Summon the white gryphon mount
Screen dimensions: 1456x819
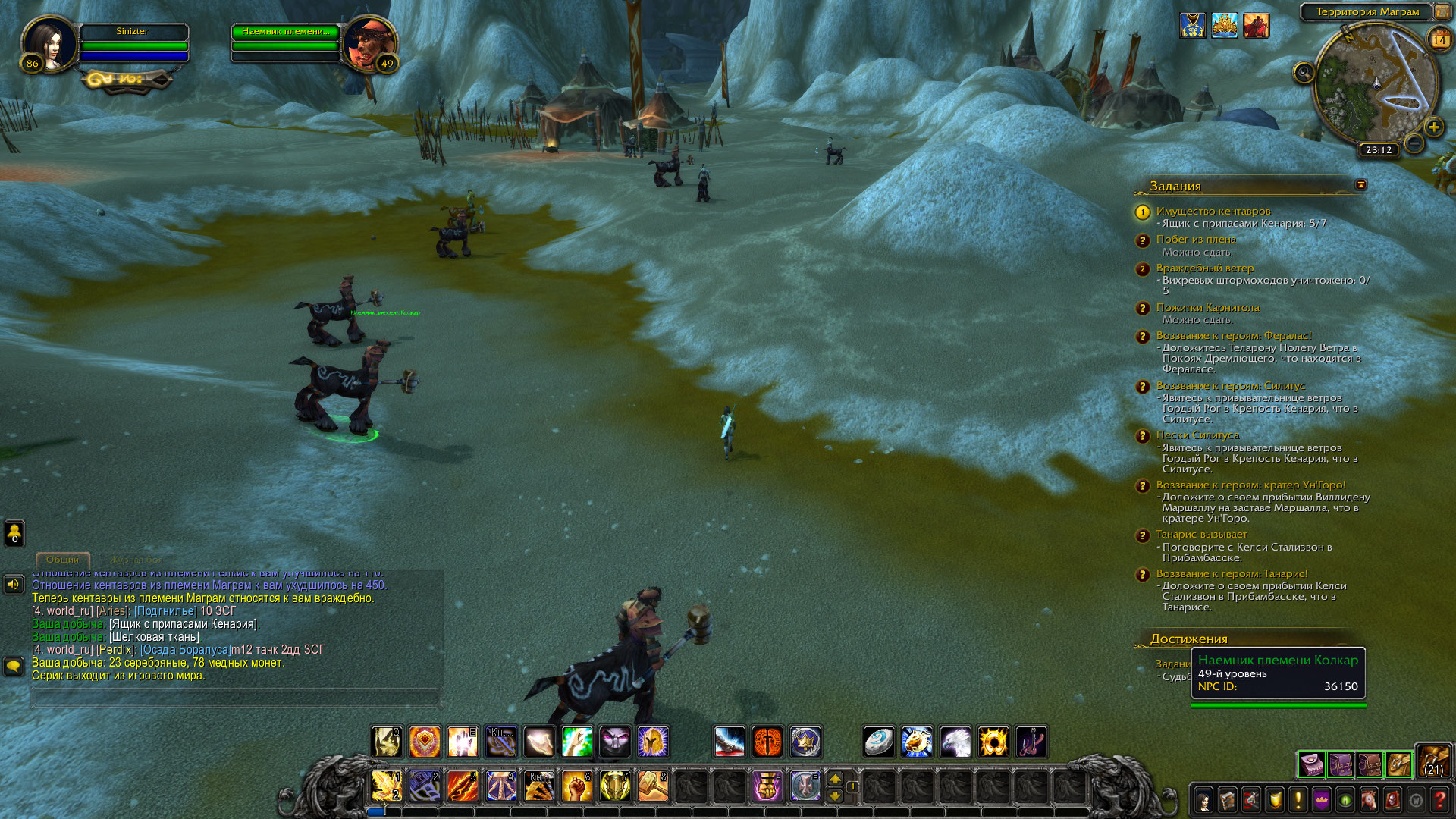pyautogui.click(x=955, y=742)
